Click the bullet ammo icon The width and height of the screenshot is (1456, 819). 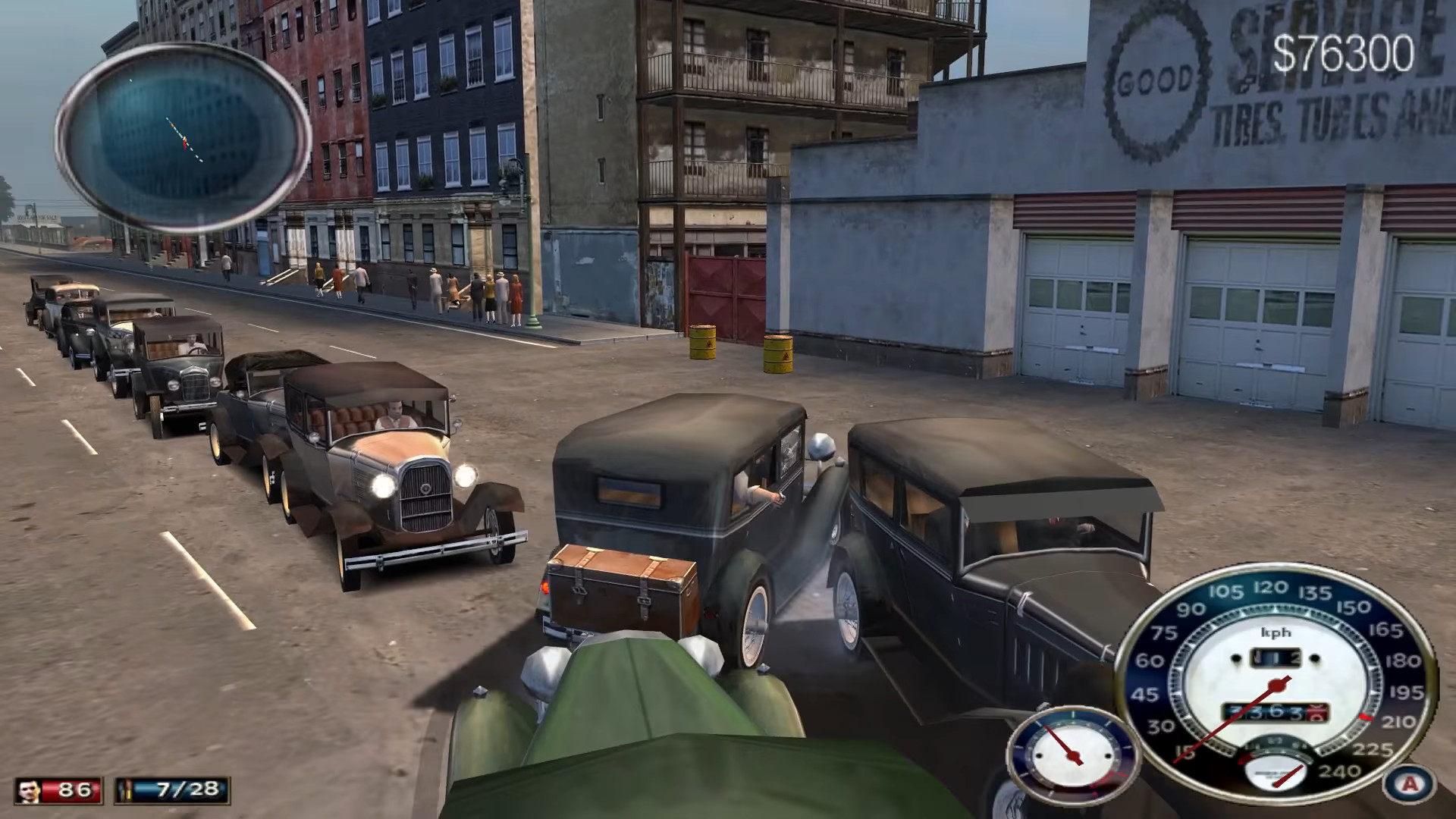(x=127, y=790)
